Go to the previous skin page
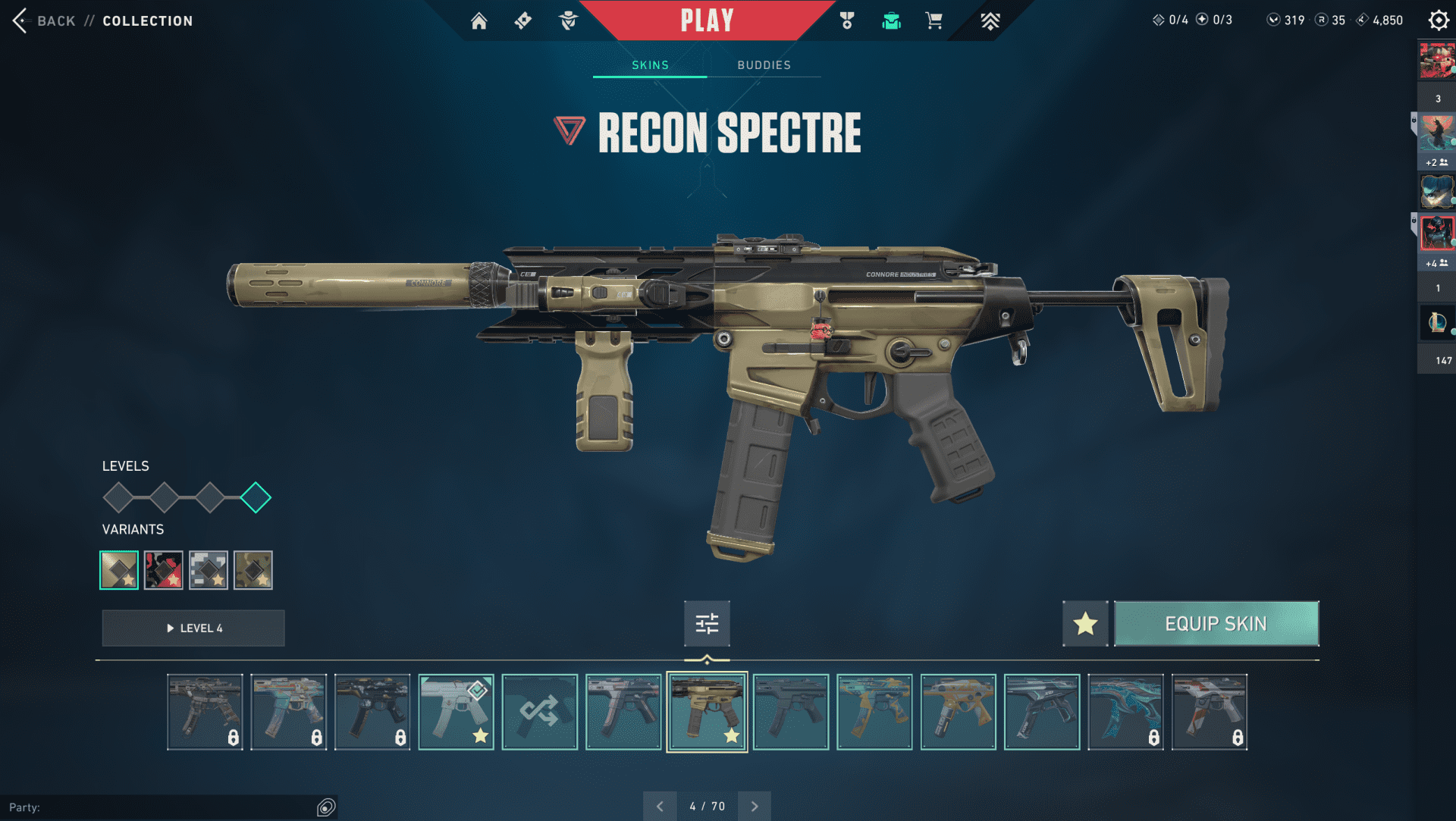1456x821 pixels. pos(660,807)
